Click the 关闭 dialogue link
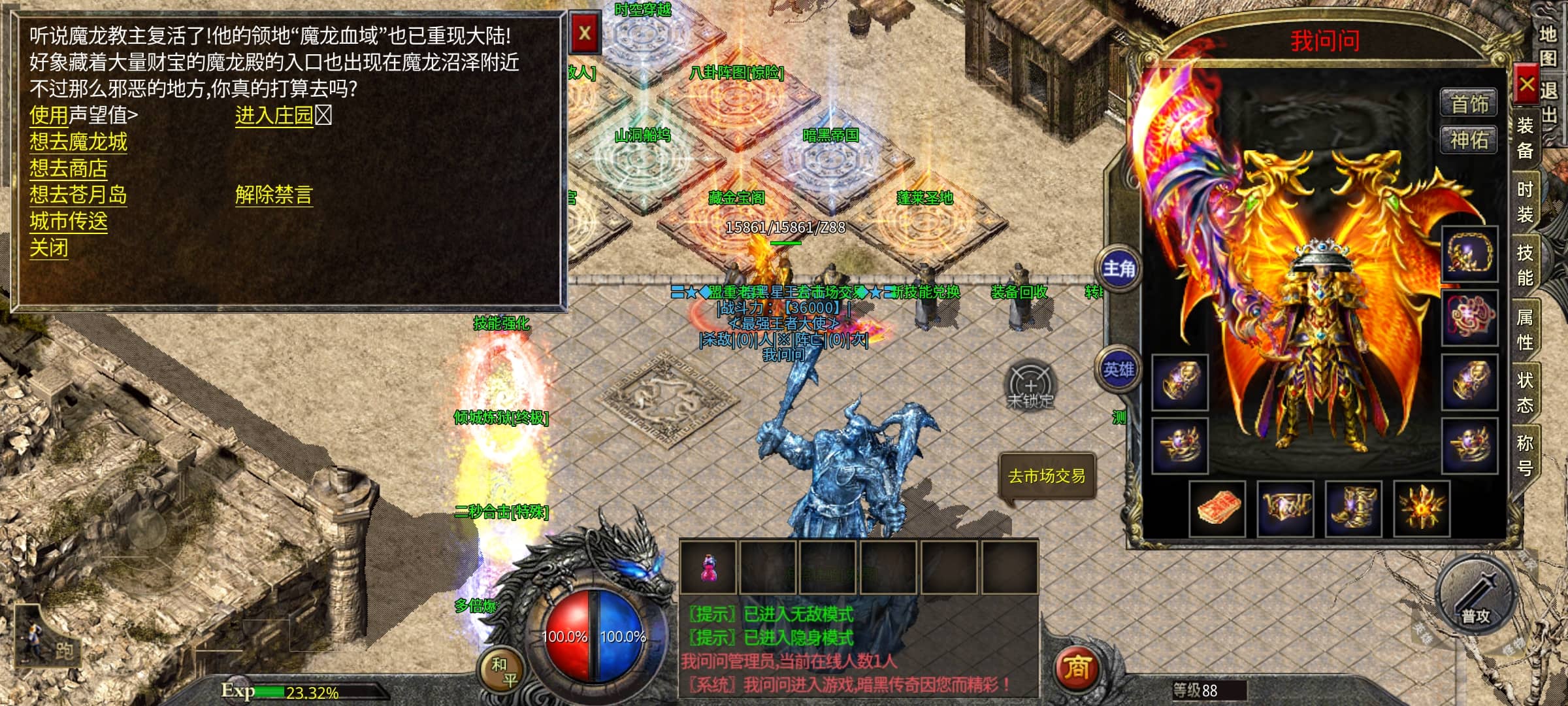Screen dimensions: 1568x706 coord(49,248)
